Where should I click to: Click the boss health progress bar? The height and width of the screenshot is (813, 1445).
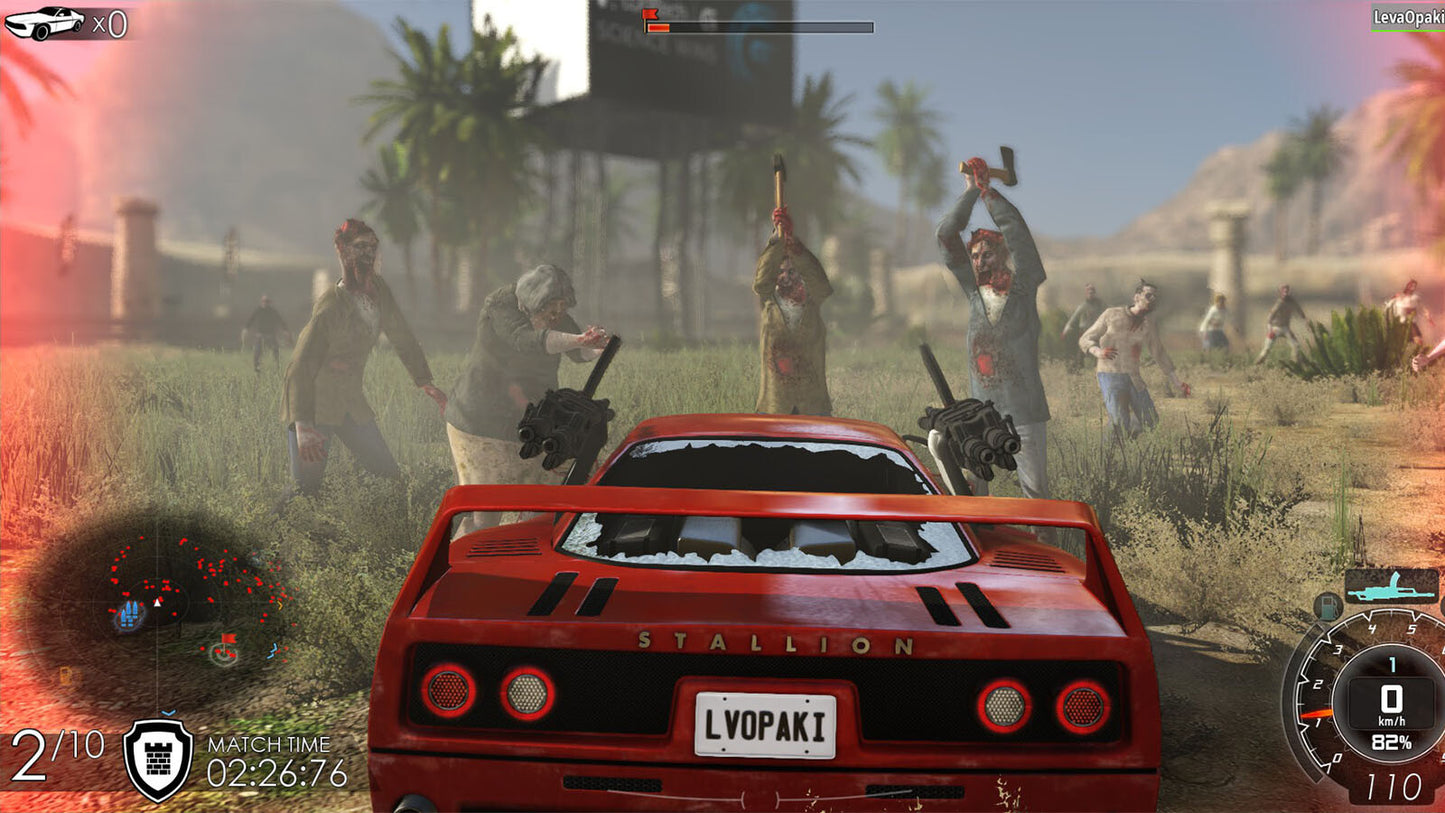[x=760, y=24]
